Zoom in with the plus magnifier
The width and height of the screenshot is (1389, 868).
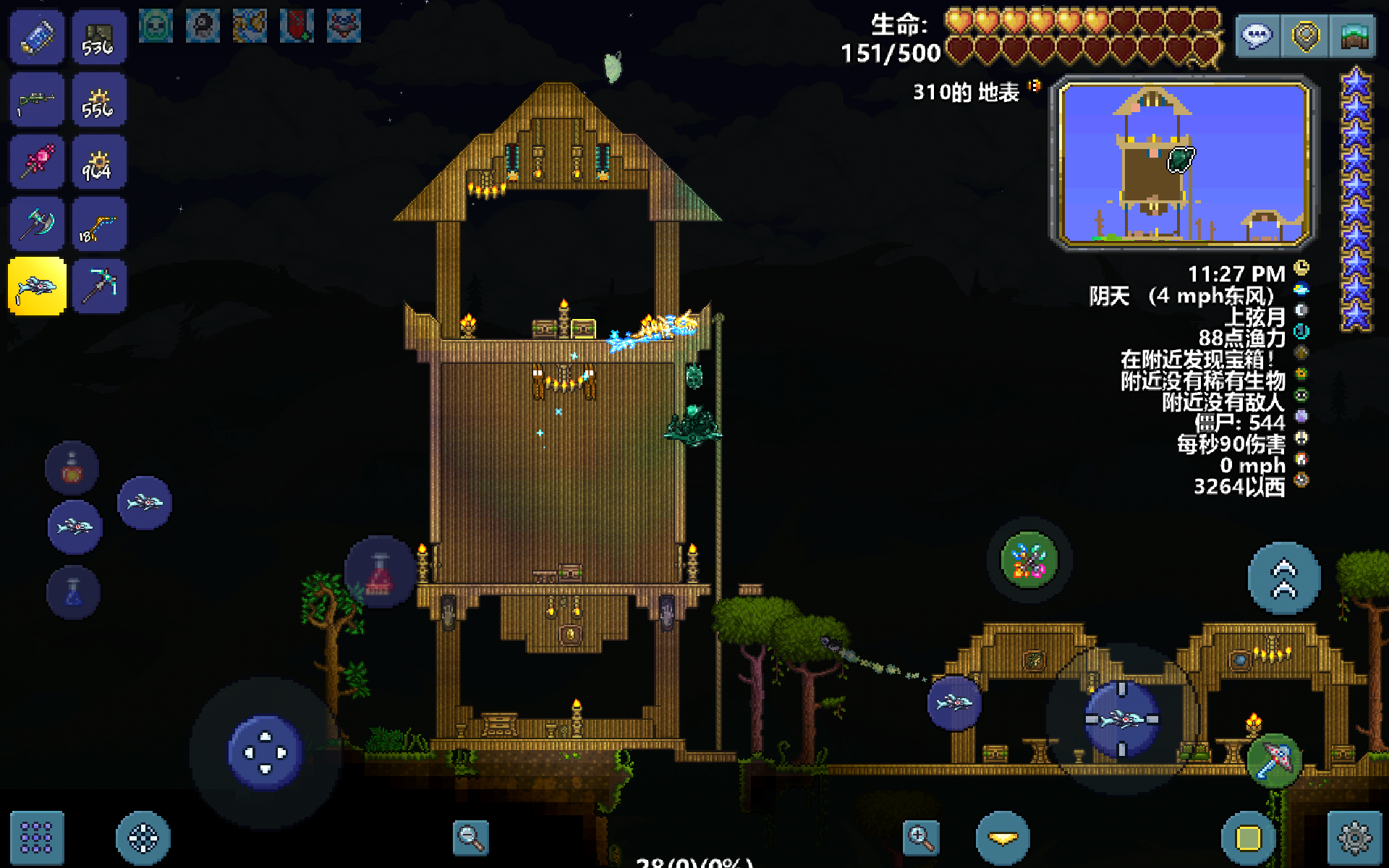921,838
